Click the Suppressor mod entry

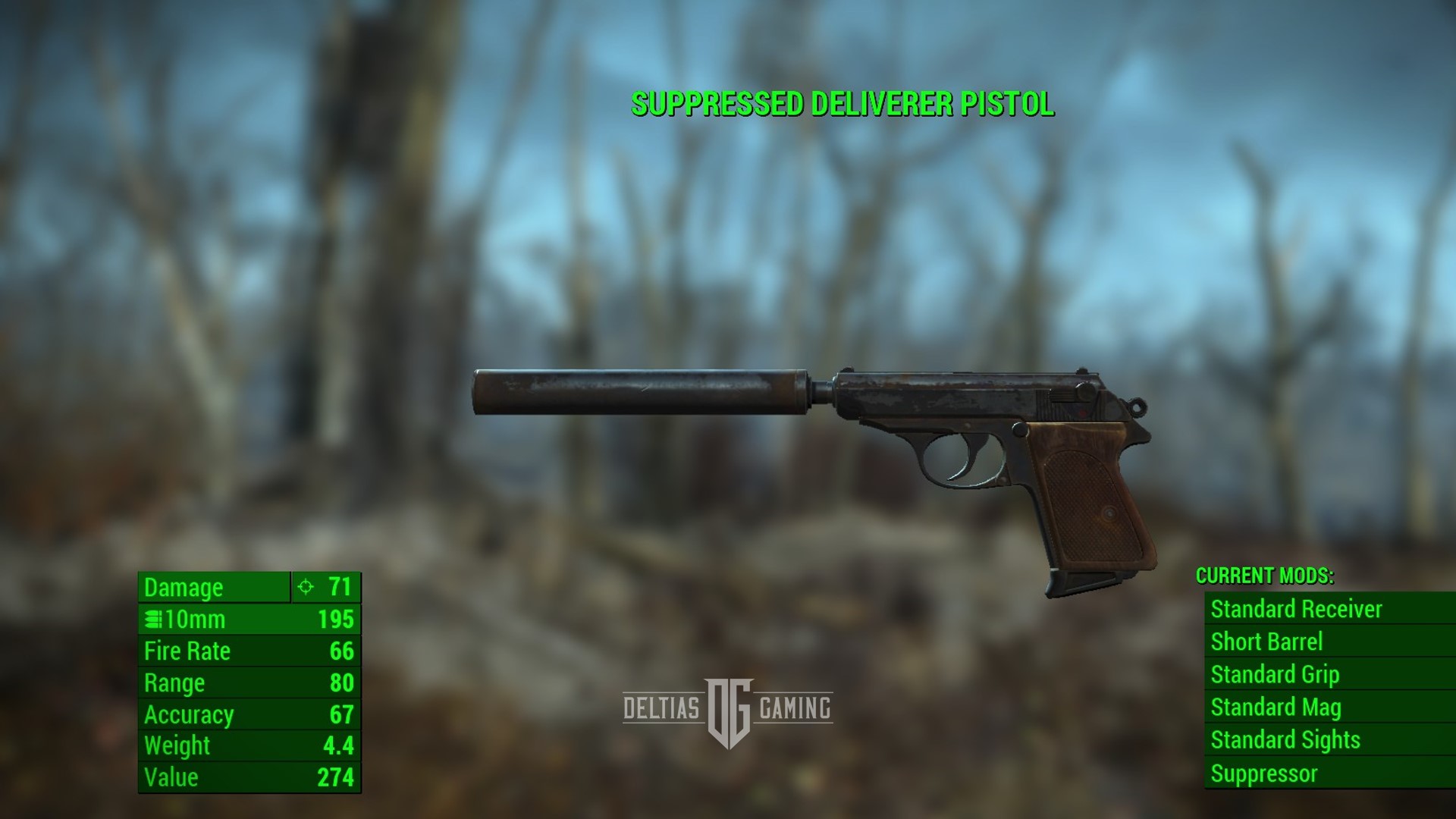click(1264, 773)
